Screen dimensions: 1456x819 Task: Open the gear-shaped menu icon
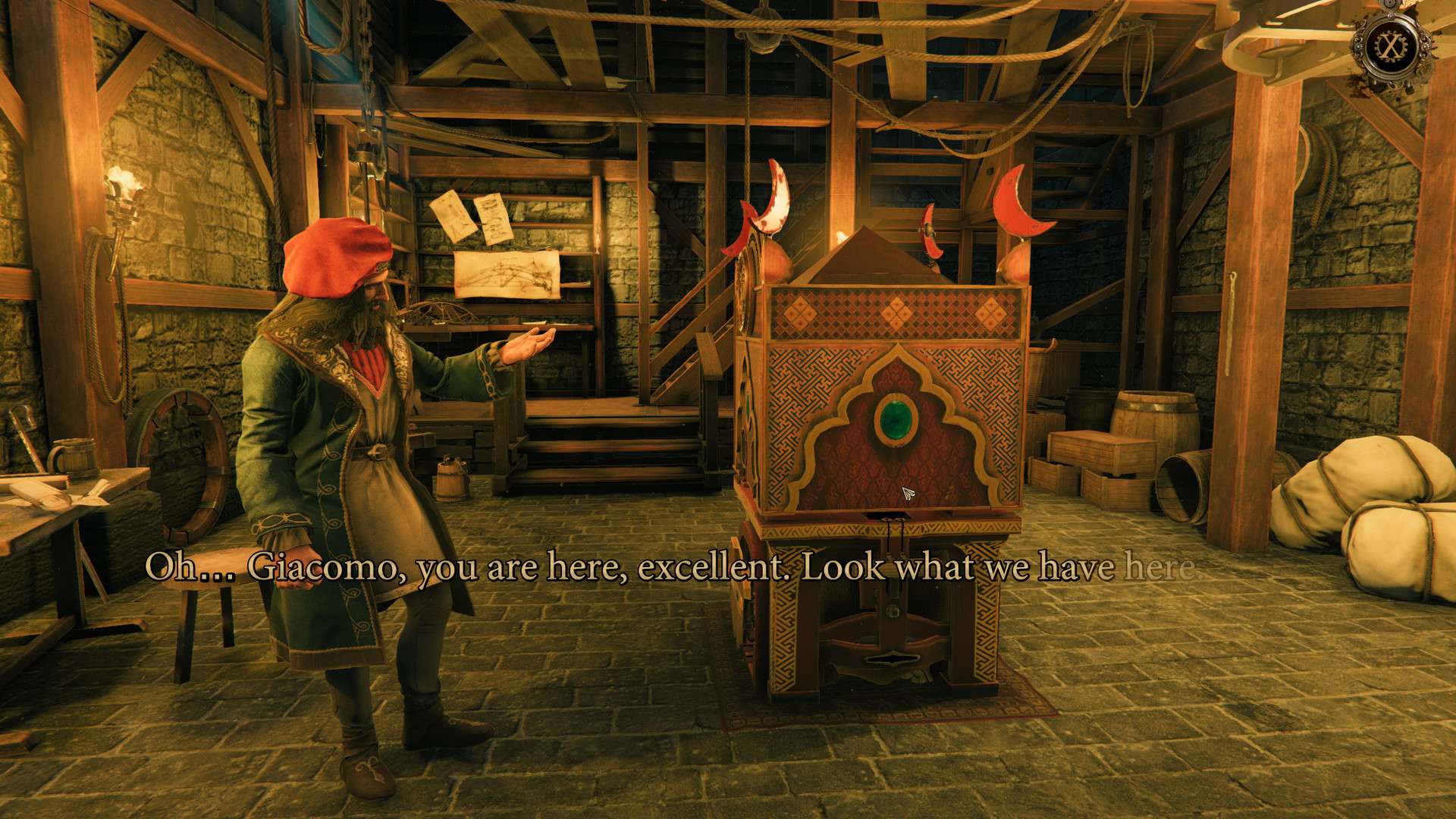1390,45
